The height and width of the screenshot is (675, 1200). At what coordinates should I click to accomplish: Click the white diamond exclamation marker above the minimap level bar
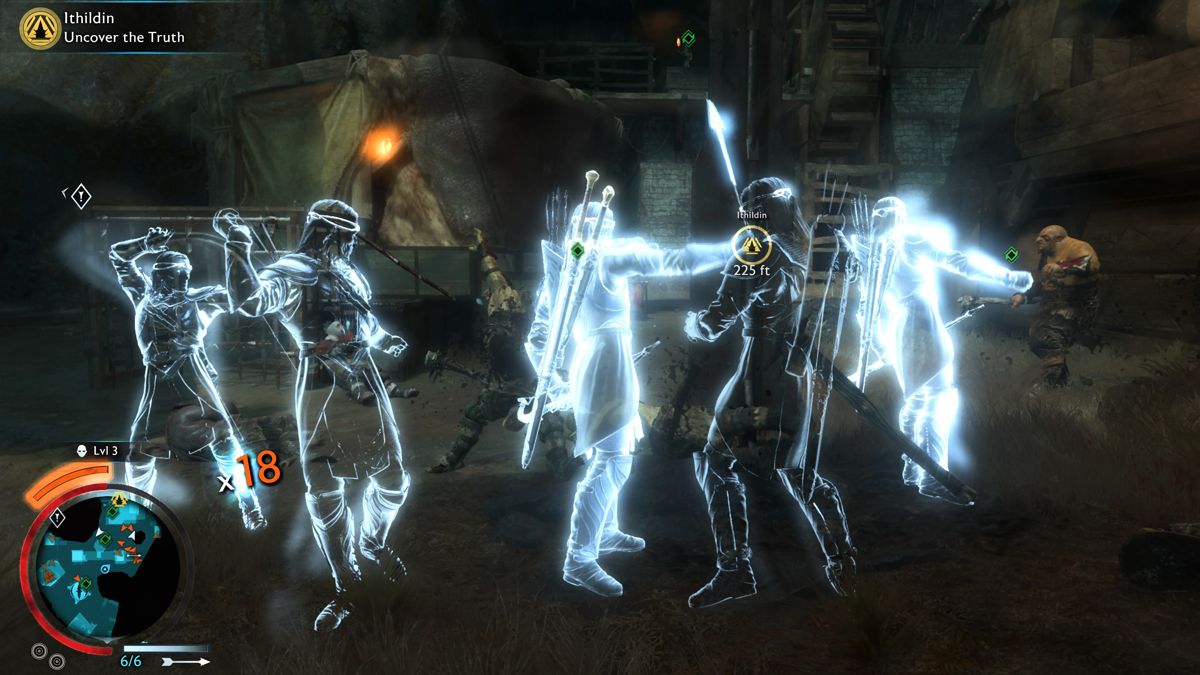tap(80, 195)
